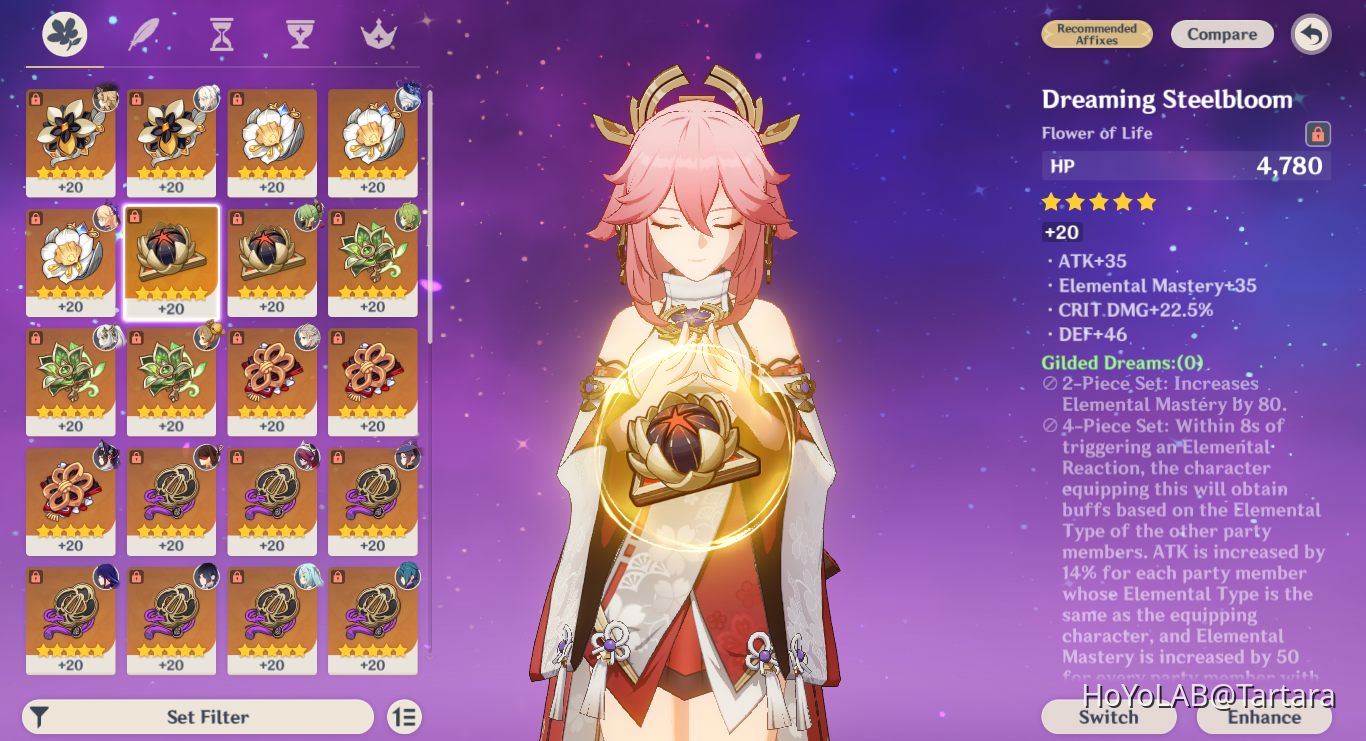Click the back arrow in the top-right corner

pyautogui.click(x=1310, y=33)
